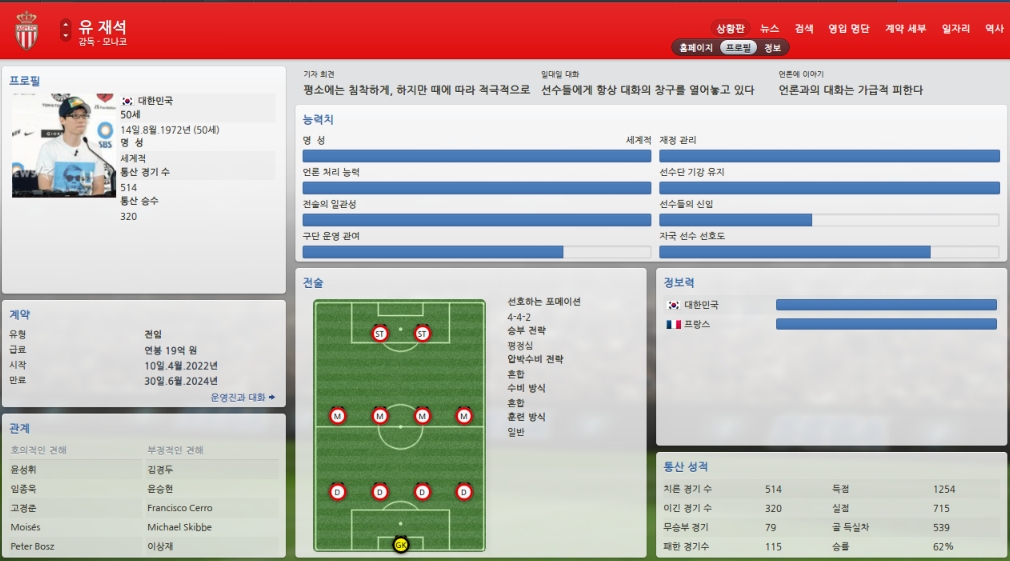Viewport: 1010px width, 561px height.
Task: Switch to the 홈페이지 tab
Action: [x=696, y=48]
